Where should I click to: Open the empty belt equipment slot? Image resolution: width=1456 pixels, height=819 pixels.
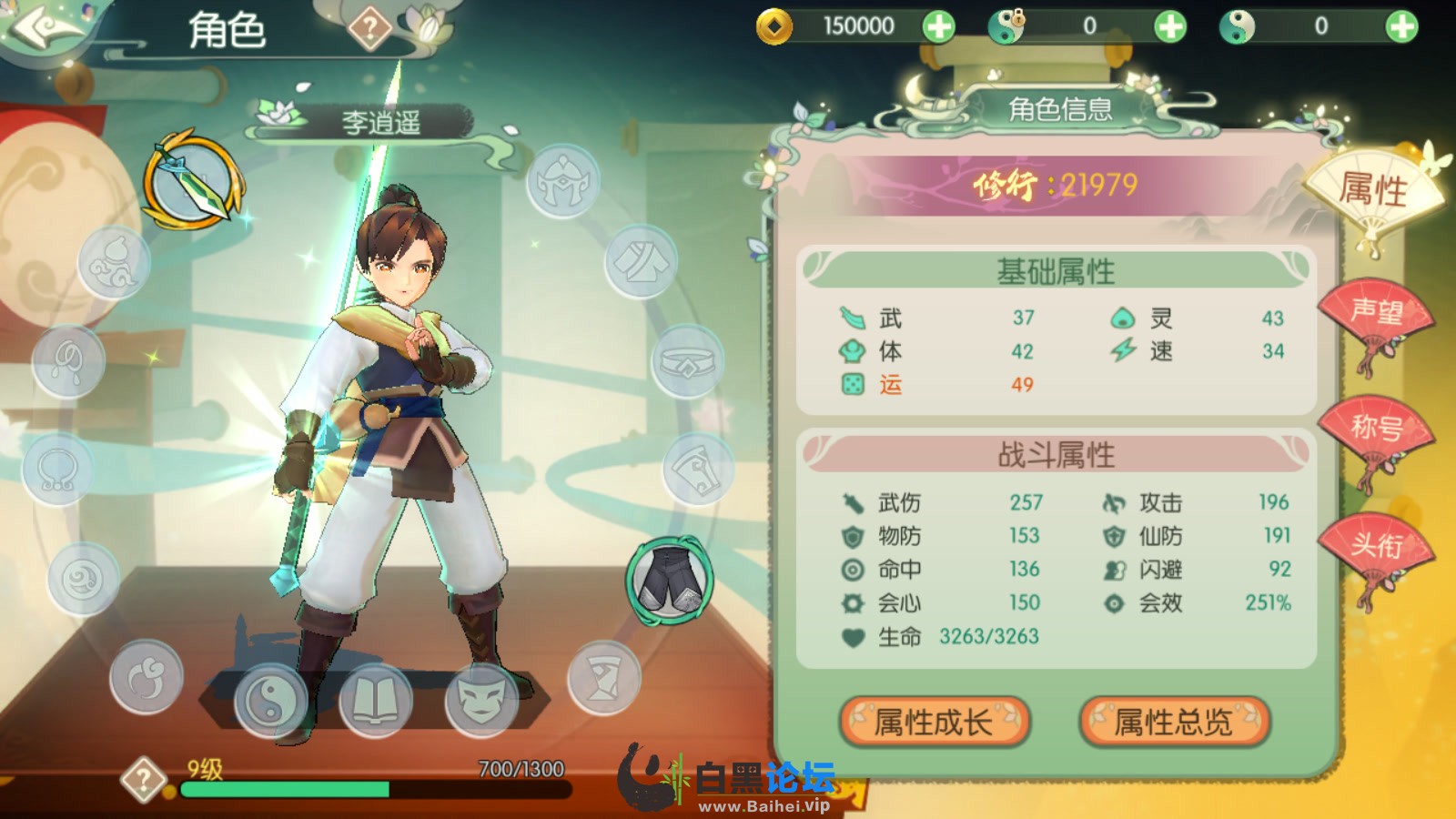pos(687,361)
